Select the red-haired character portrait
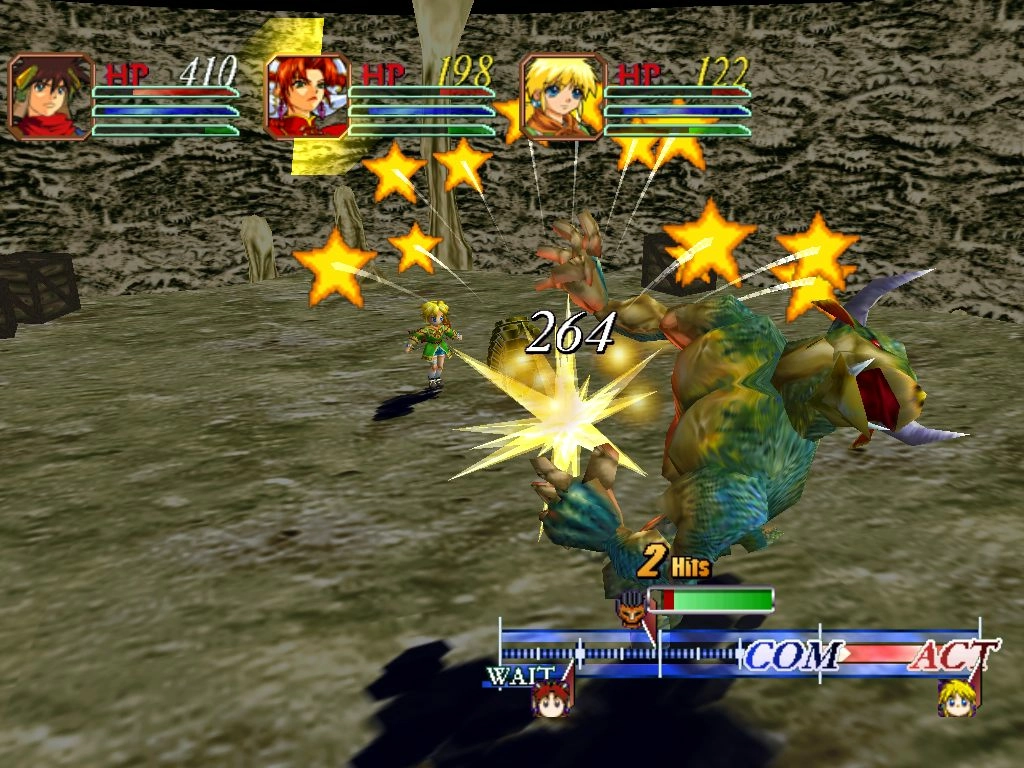 point(308,96)
